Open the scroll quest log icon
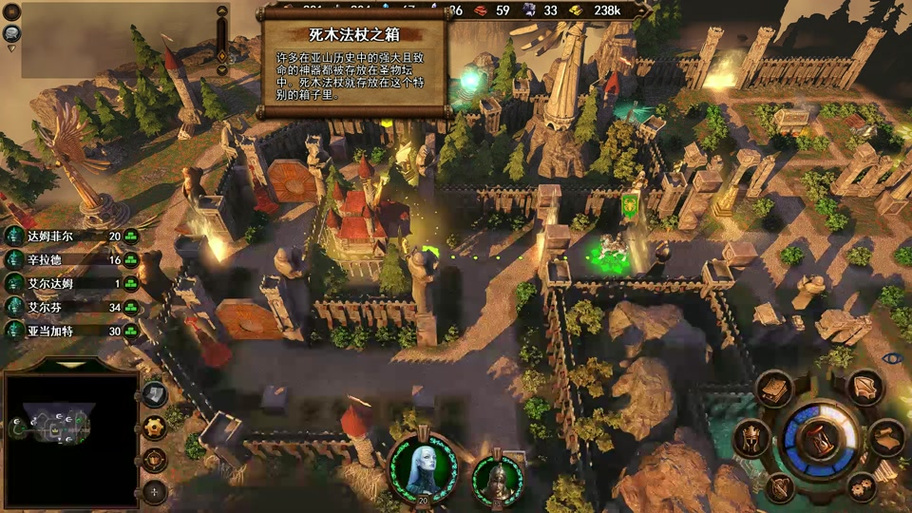This screenshot has height=513, width=912. pos(885,437)
